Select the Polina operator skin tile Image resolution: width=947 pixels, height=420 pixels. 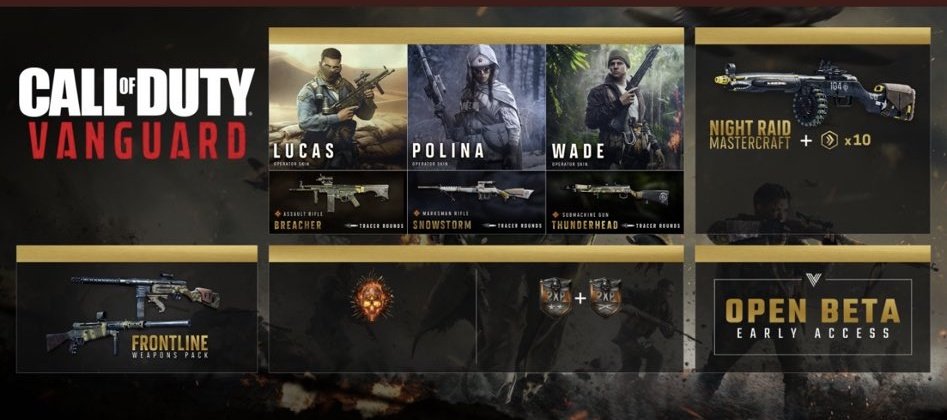tap(476, 107)
